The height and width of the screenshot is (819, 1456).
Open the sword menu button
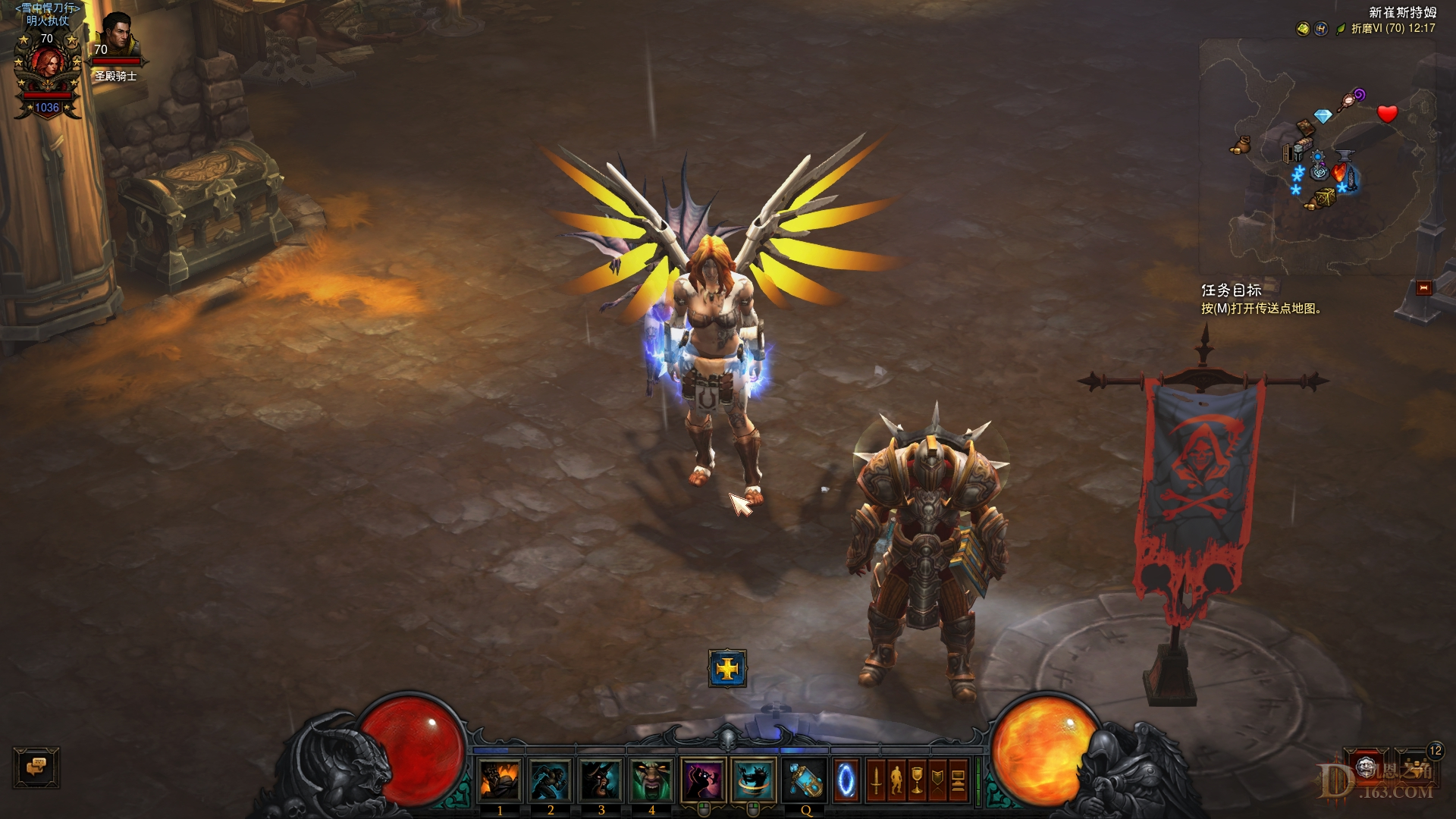click(876, 780)
